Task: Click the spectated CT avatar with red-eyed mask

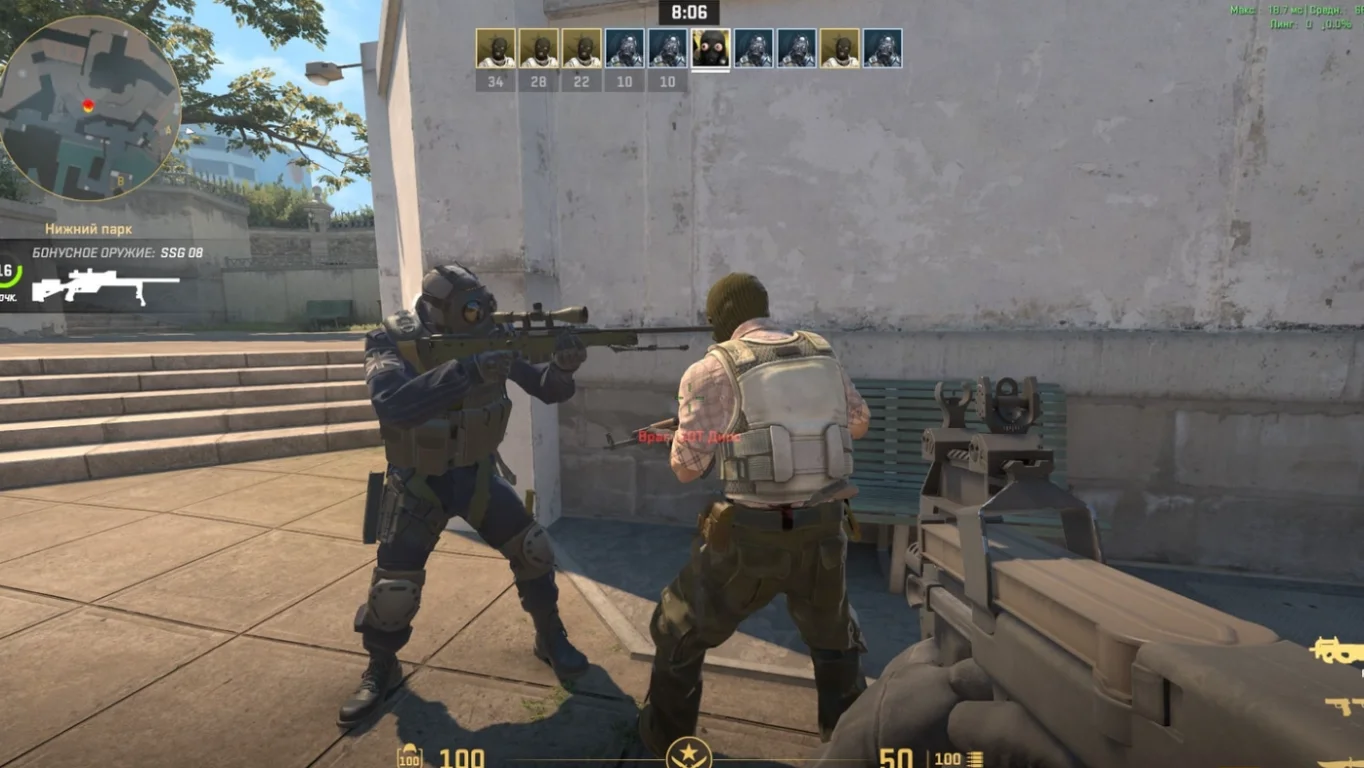Action: [710, 48]
